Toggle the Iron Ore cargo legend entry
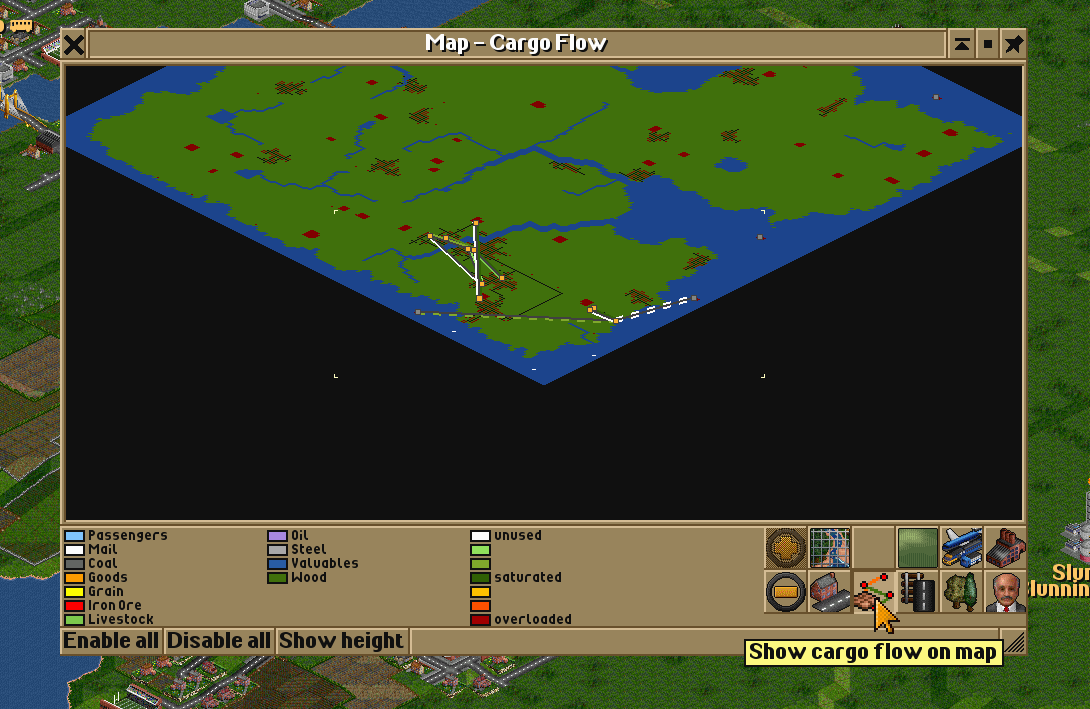The width and height of the screenshot is (1090, 709). (114, 606)
